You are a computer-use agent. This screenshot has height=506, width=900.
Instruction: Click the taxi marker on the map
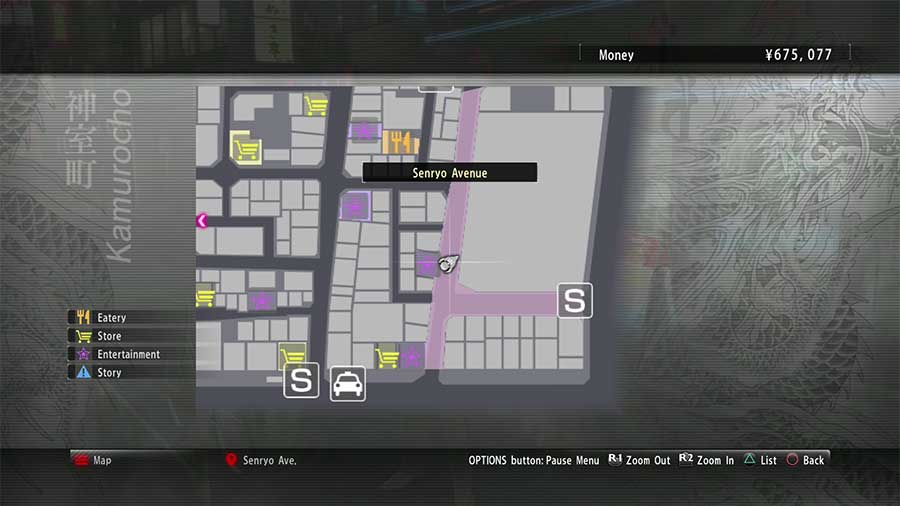(348, 383)
